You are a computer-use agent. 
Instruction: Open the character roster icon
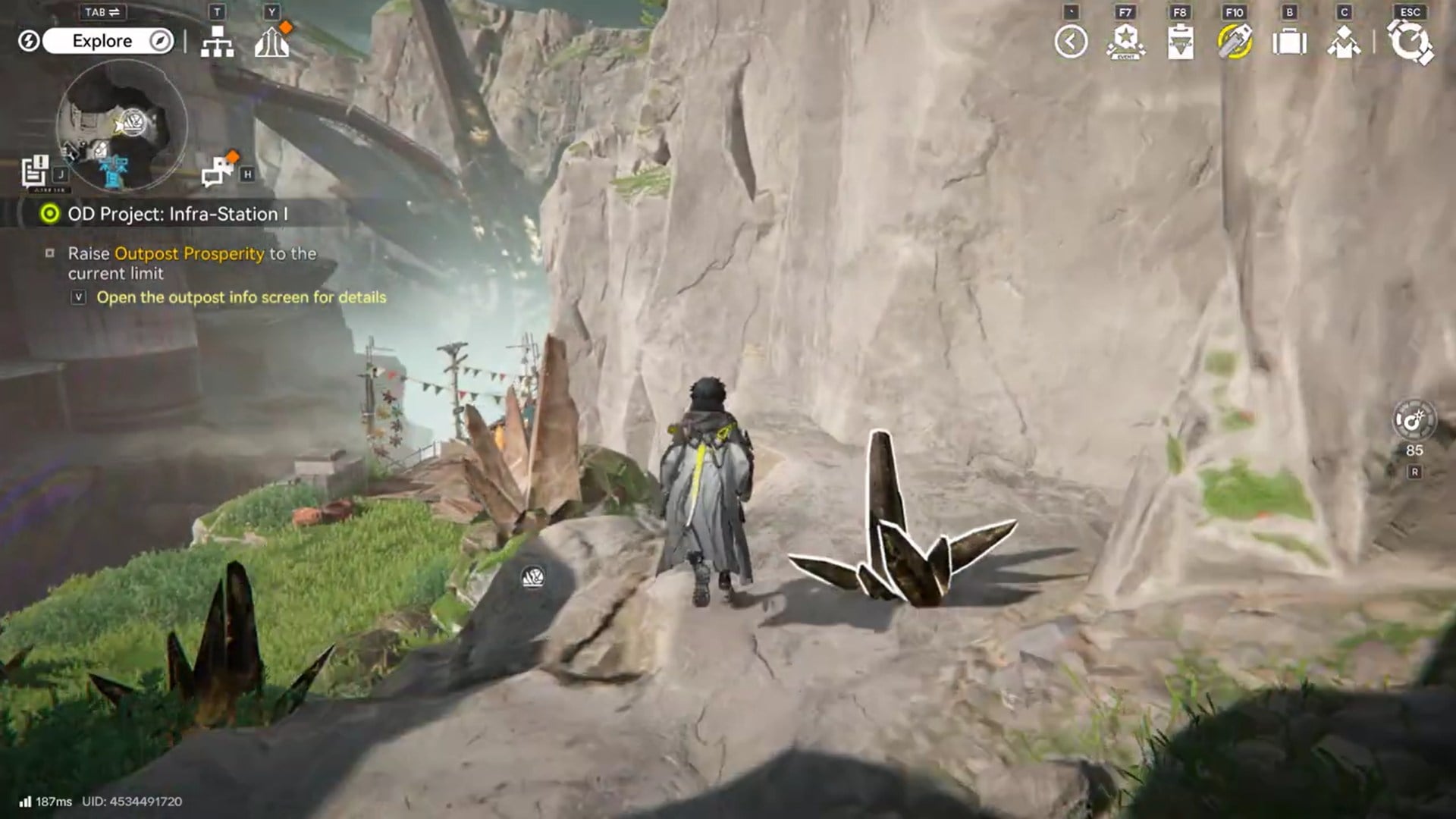coord(1344,42)
